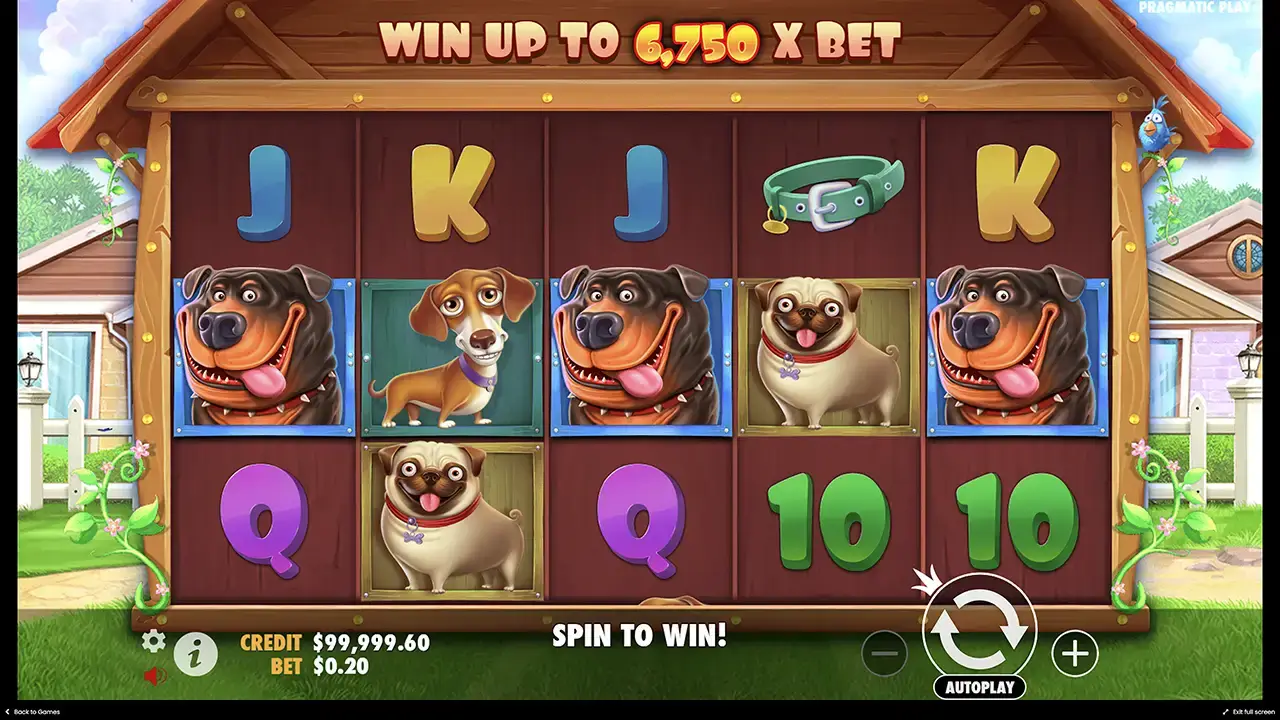The image size is (1280, 720).
Task: Open the gear settings menu
Action: 153,641
